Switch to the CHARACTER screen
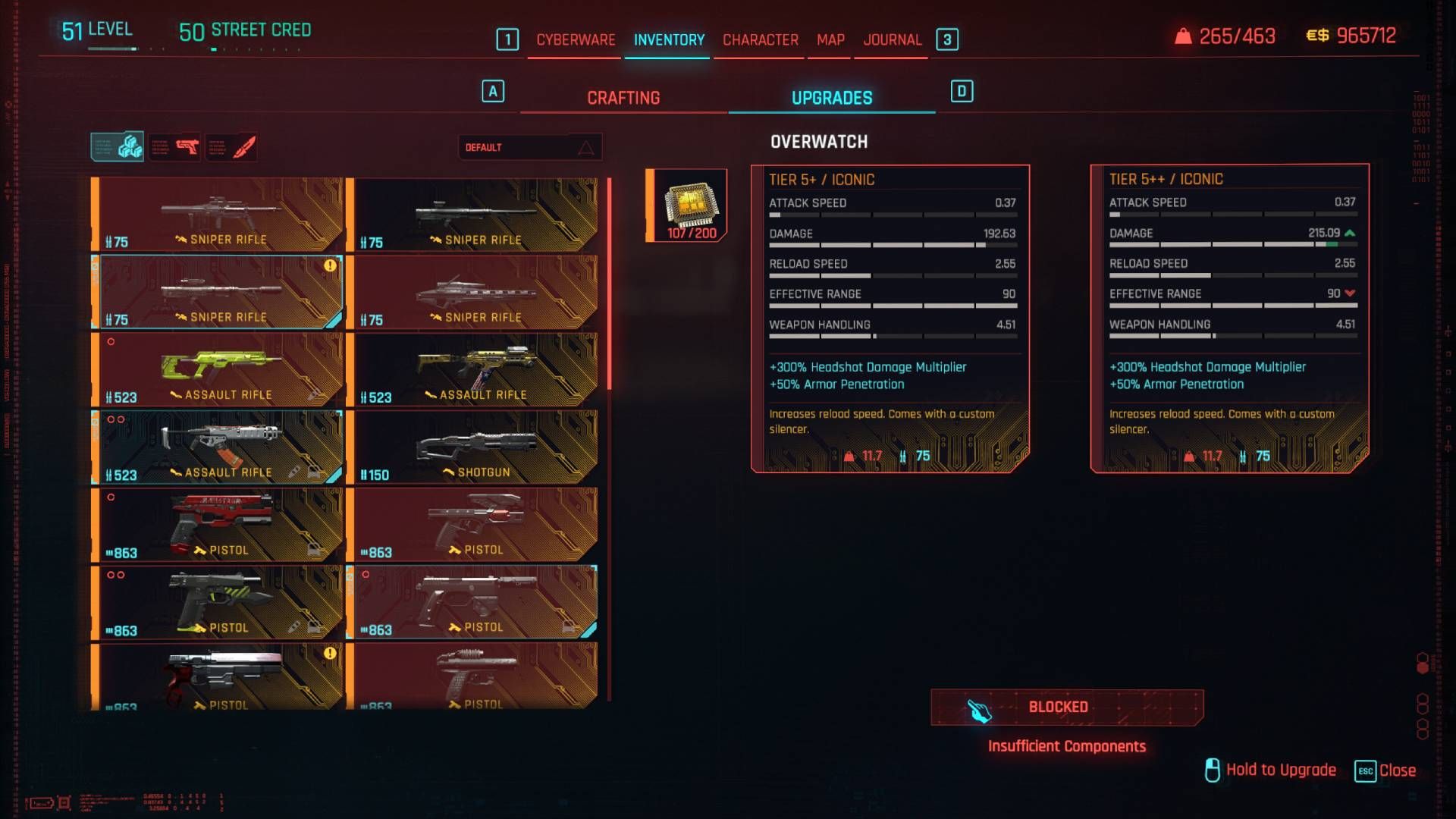The height and width of the screenshot is (819, 1456). point(759,39)
